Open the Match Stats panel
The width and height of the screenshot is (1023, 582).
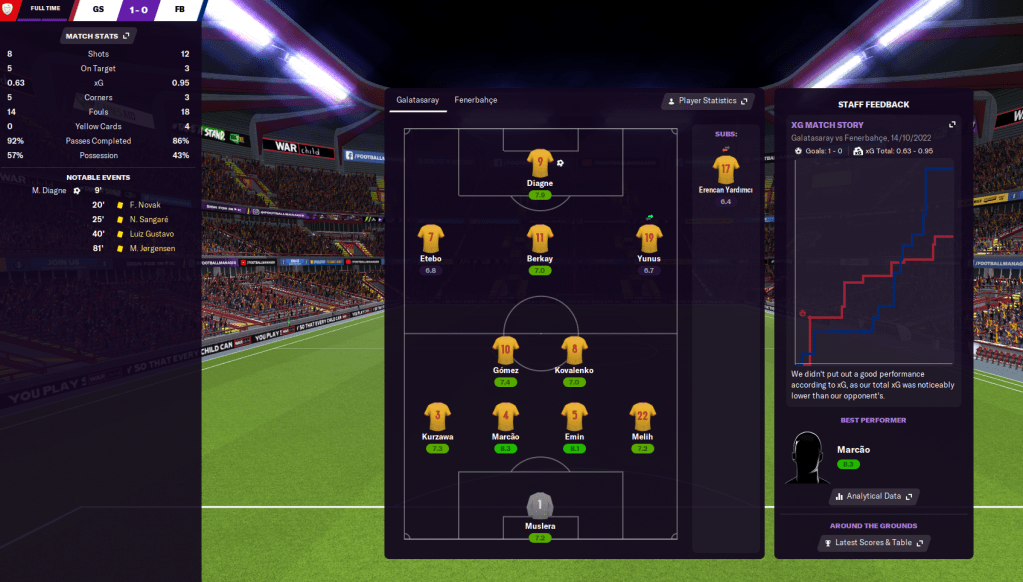tap(97, 36)
